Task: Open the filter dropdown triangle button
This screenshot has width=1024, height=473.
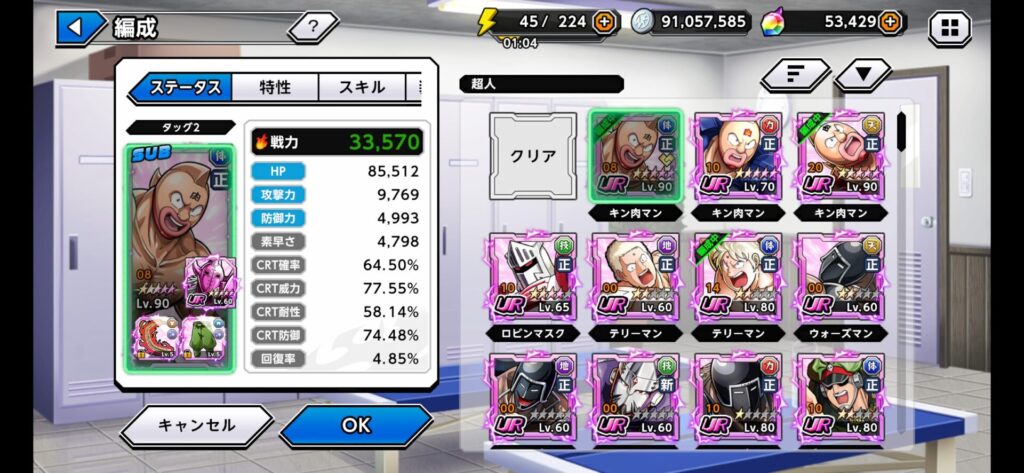Action: (x=863, y=74)
